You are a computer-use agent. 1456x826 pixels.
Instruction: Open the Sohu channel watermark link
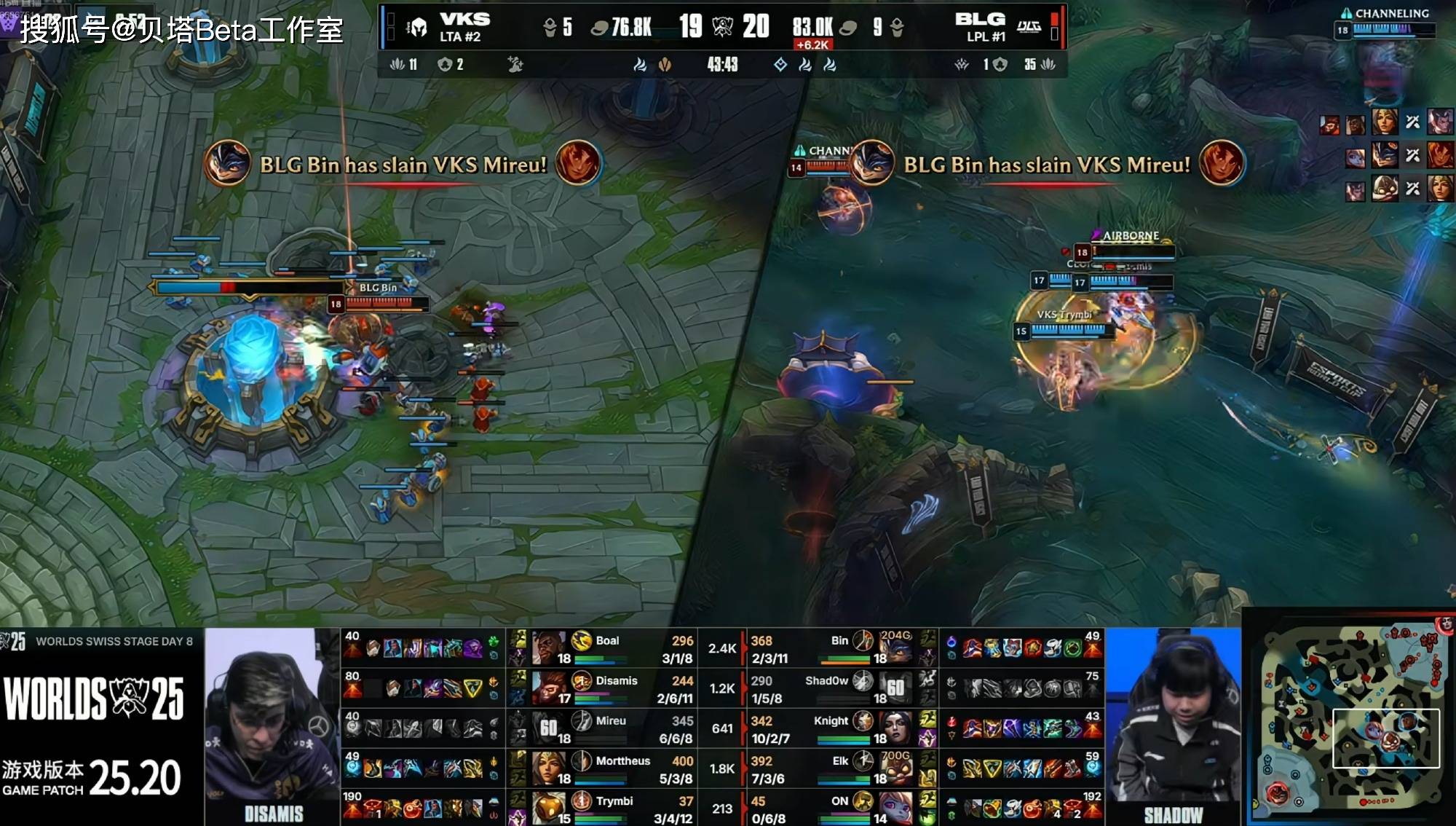[x=181, y=30]
